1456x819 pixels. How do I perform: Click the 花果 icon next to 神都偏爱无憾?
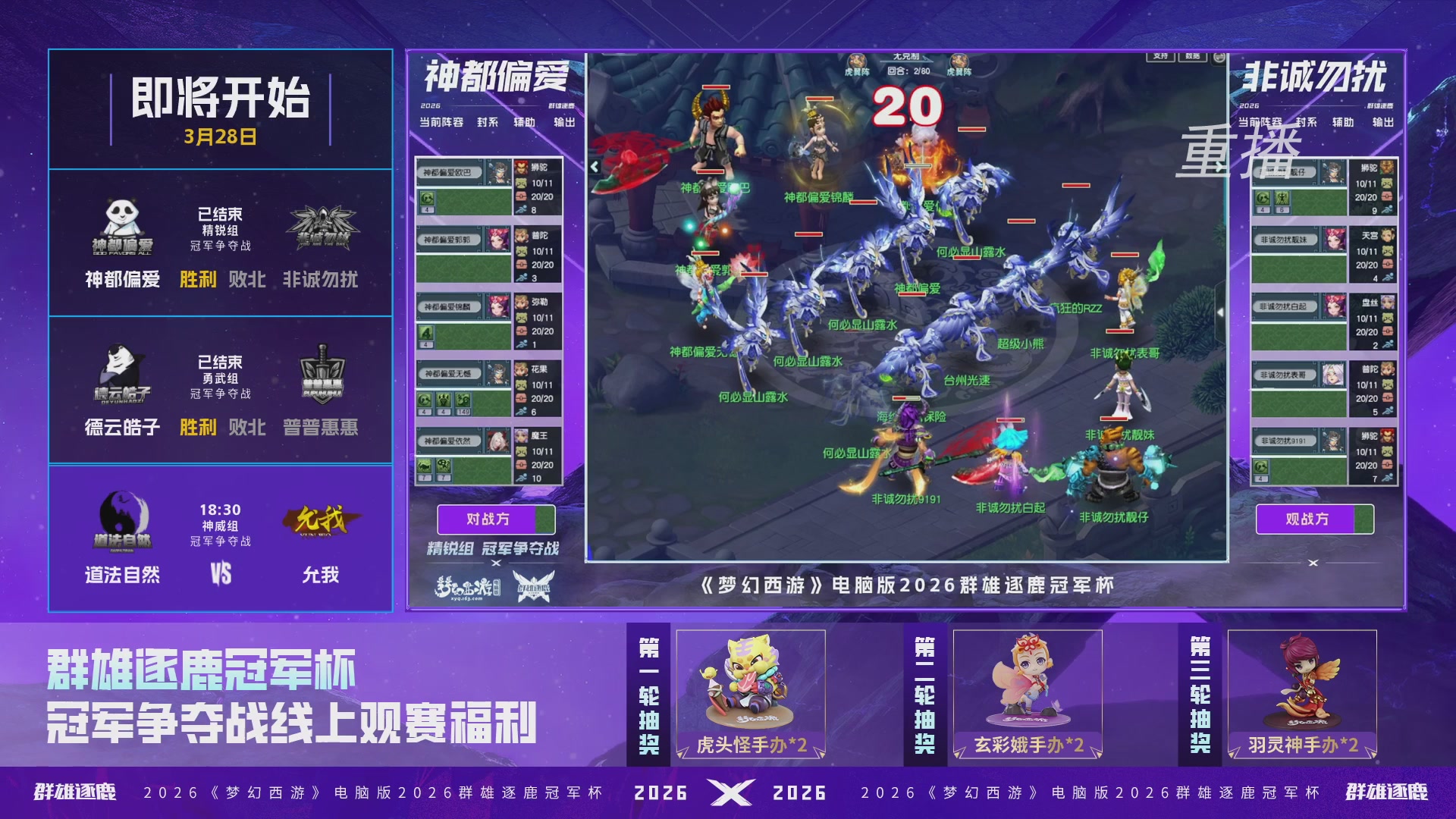coord(521,369)
